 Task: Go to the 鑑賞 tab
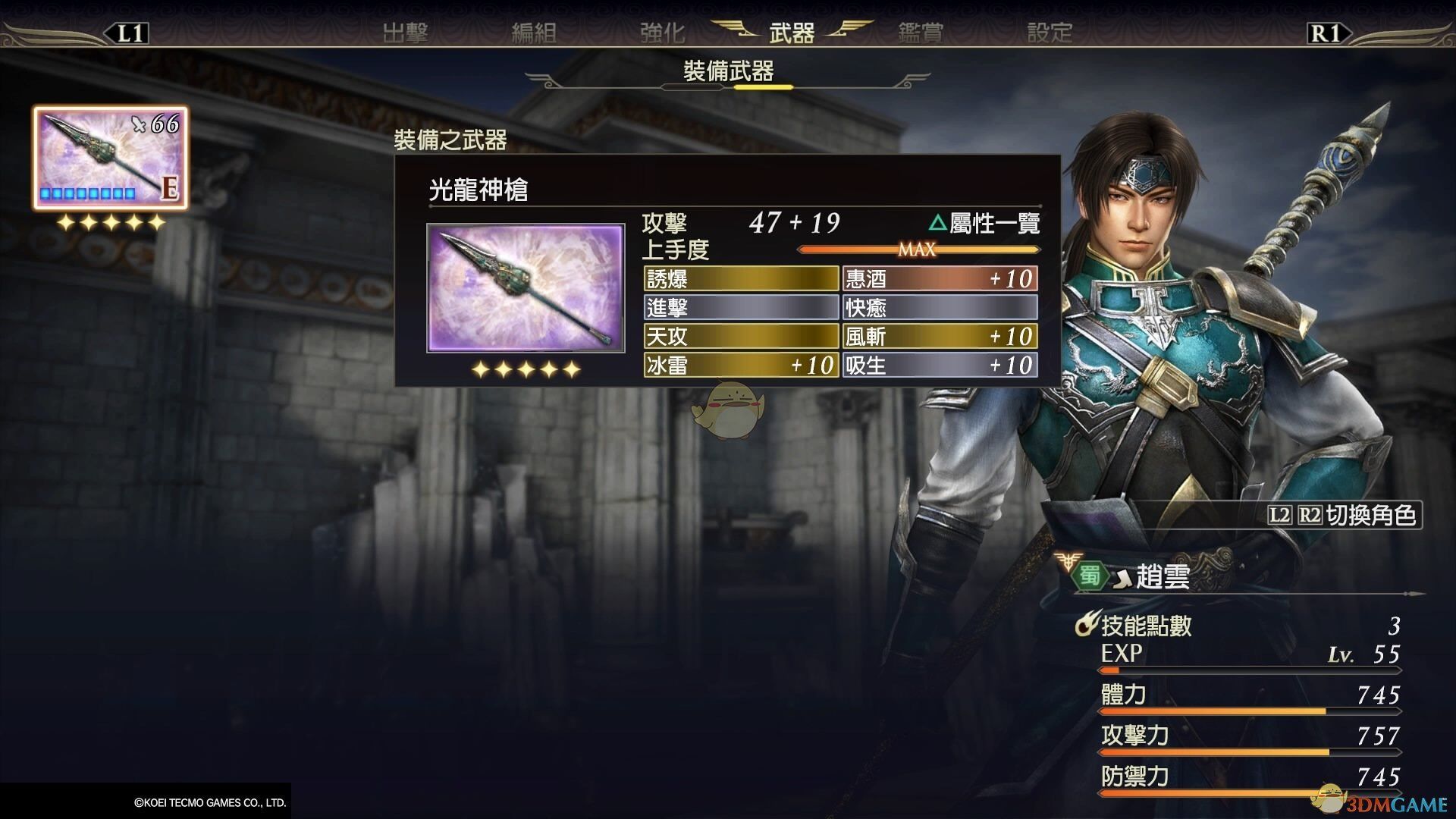pyautogui.click(x=921, y=33)
